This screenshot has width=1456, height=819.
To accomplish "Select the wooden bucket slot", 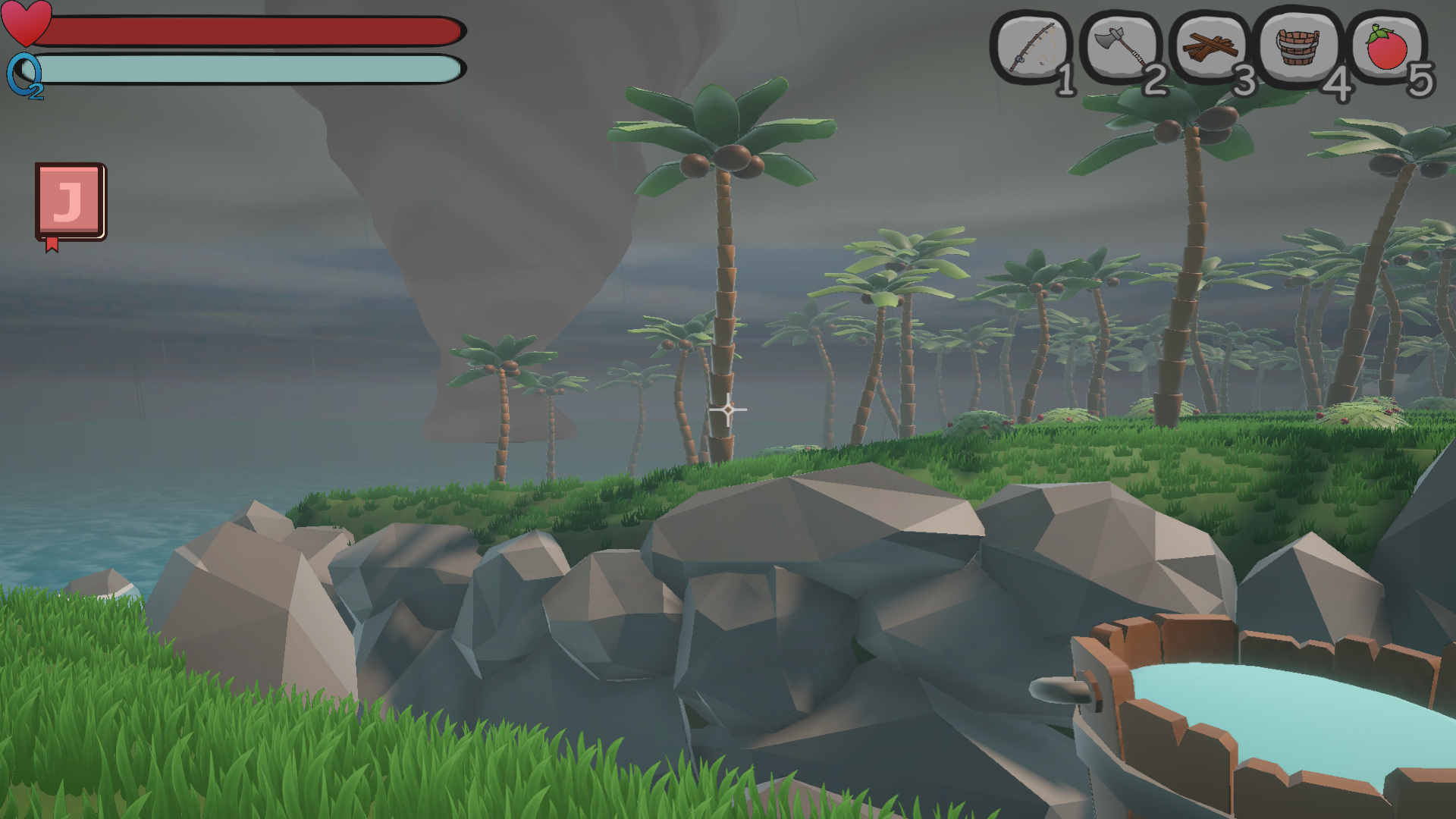I will (1298, 47).
